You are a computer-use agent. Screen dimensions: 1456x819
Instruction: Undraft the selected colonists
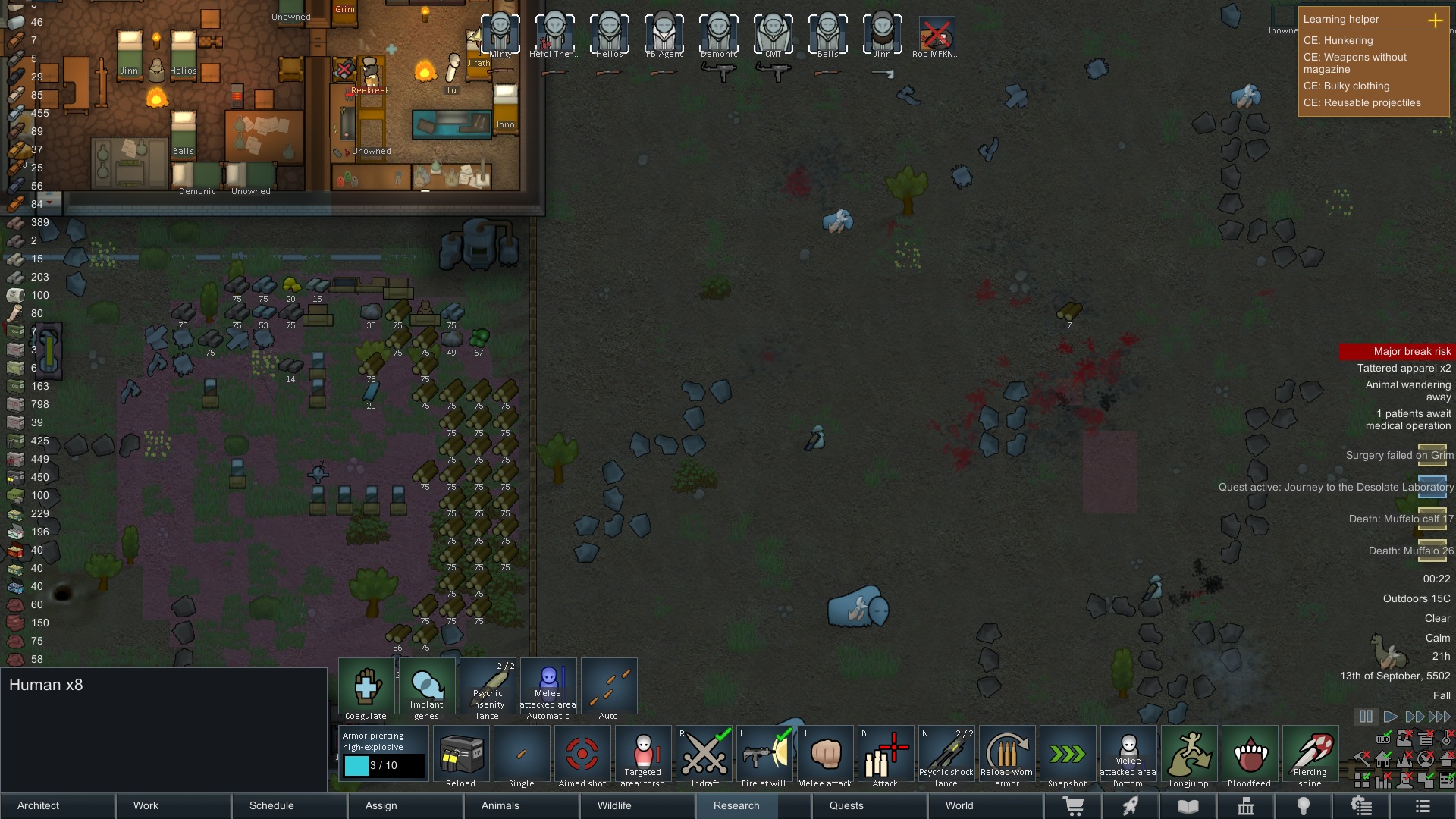tap(704, 755)
